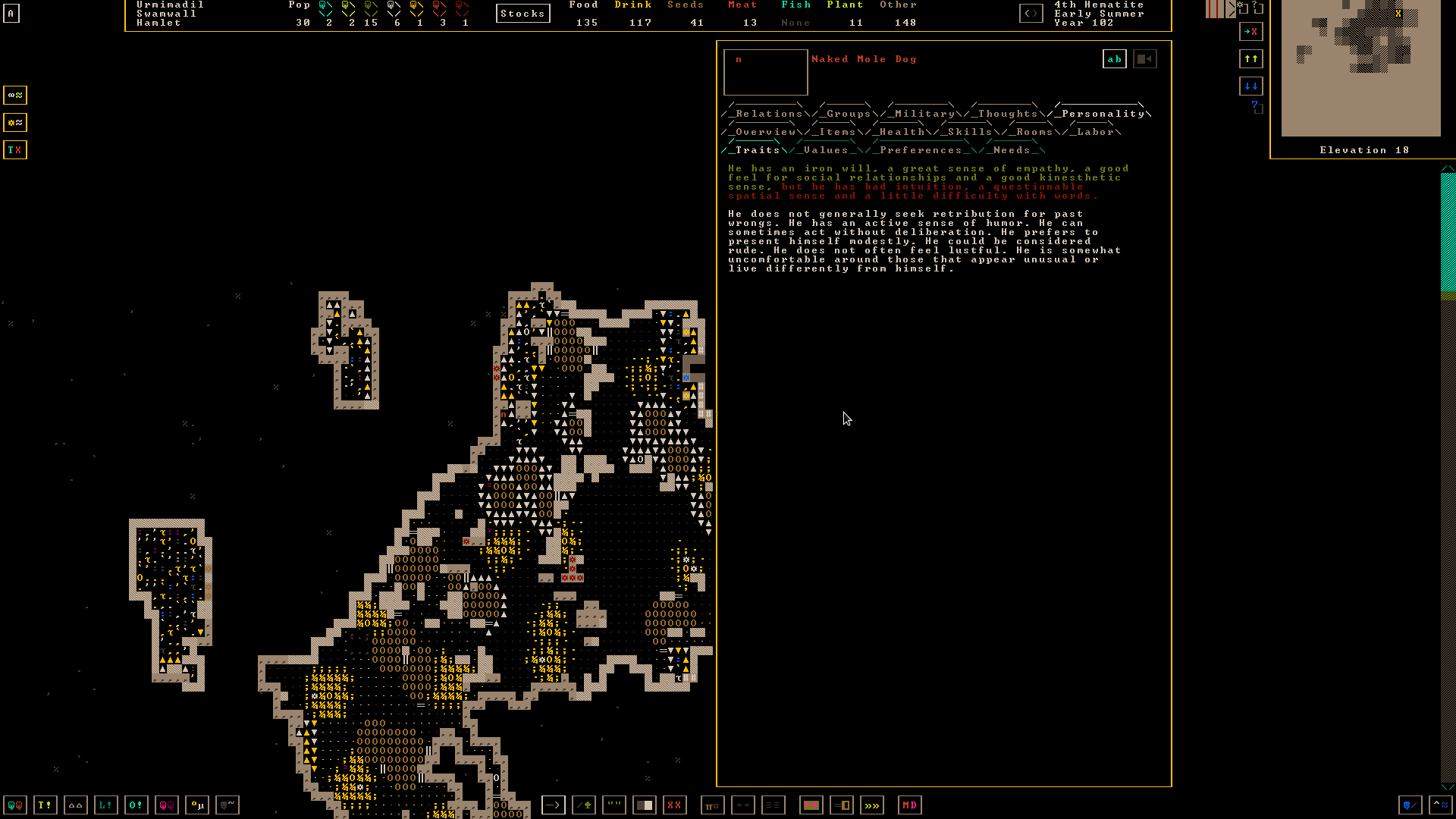Switch to the Skills tab
This screenshot has width=1456, height=819.
point(969,132)
